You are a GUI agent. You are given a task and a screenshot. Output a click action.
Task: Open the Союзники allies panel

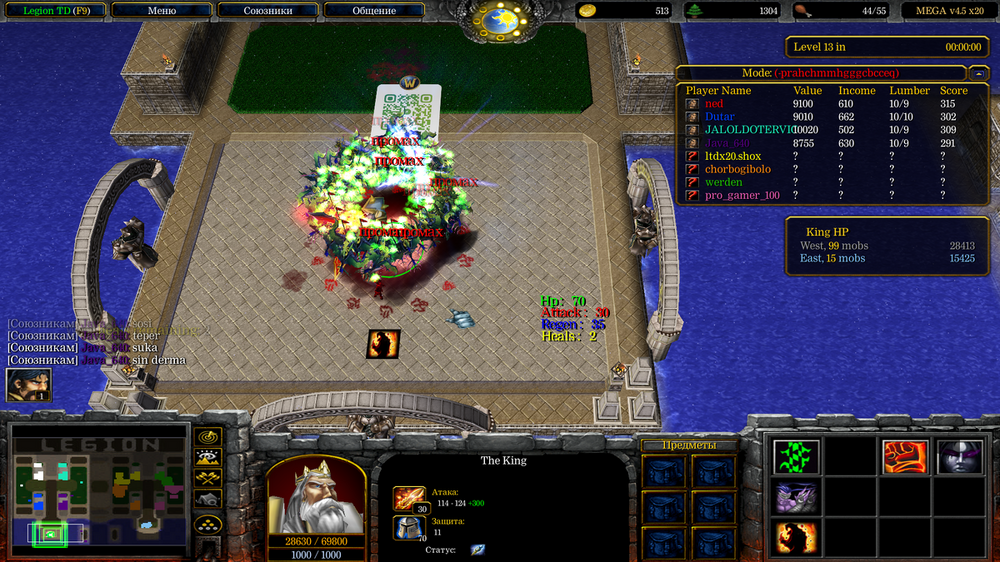pos(267,11)
